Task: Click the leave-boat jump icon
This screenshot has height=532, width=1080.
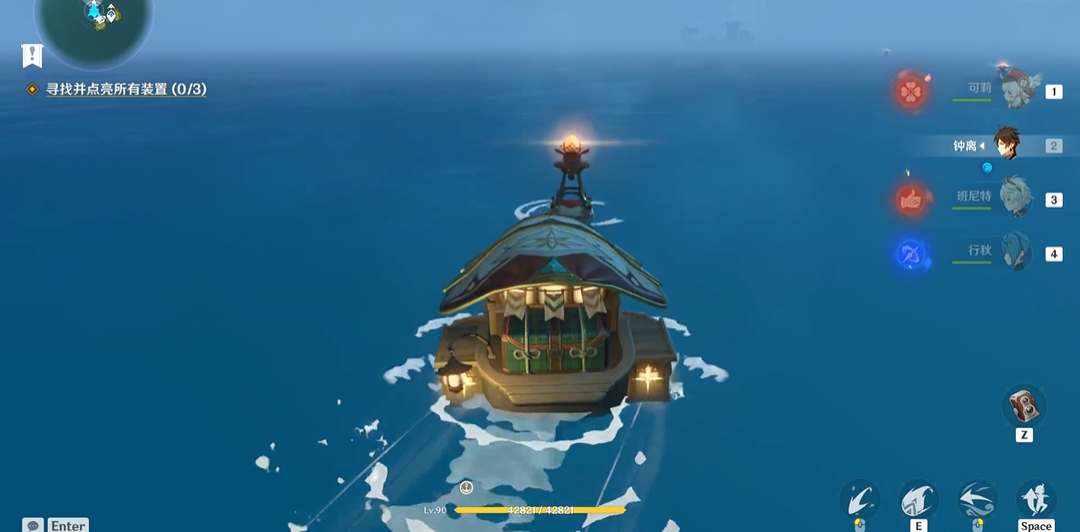Action: tap(1036, 499)
